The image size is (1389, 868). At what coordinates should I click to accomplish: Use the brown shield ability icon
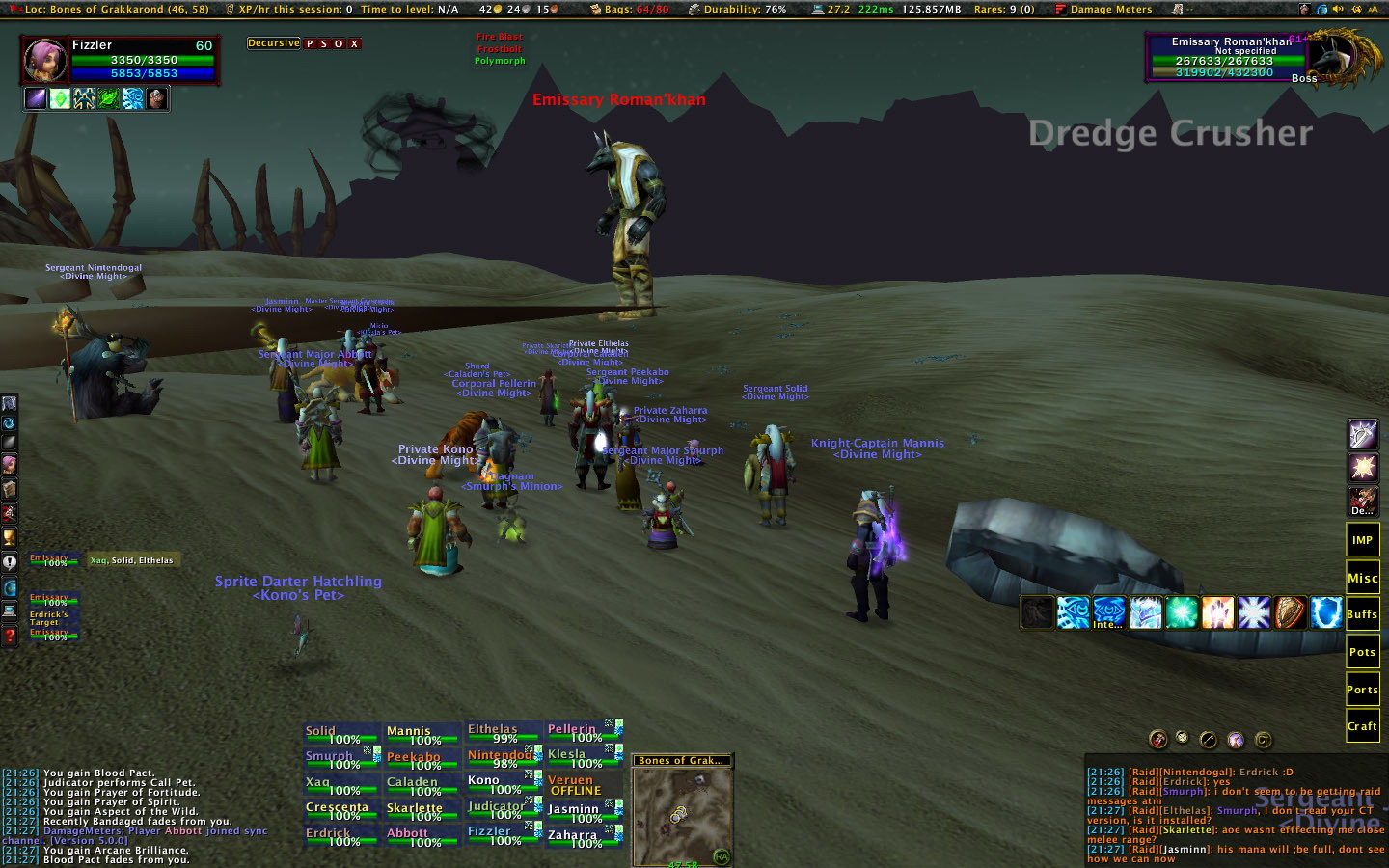coord(1290,612)
